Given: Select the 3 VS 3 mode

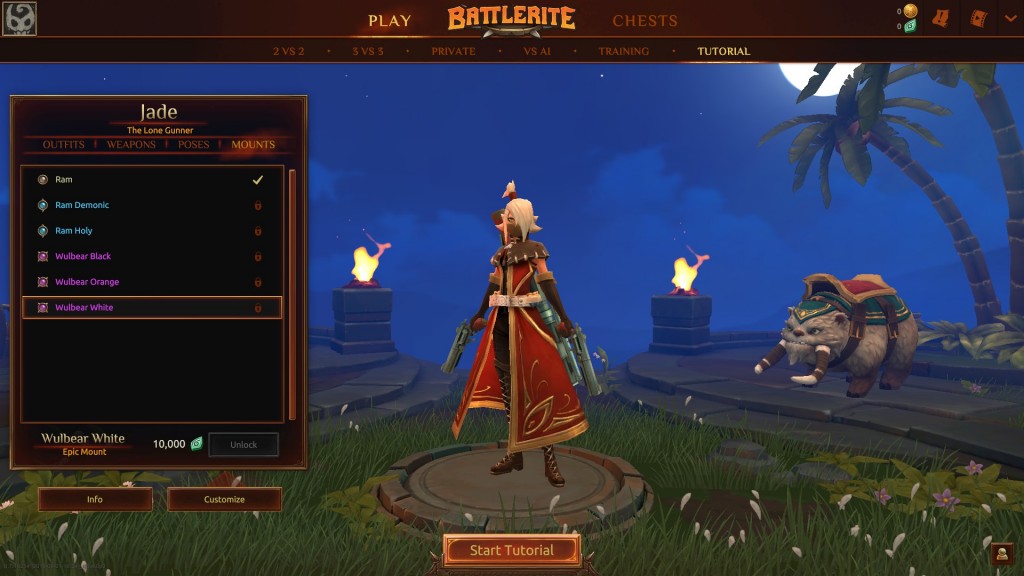Looking at the screenshot, I should click(368, 51).
